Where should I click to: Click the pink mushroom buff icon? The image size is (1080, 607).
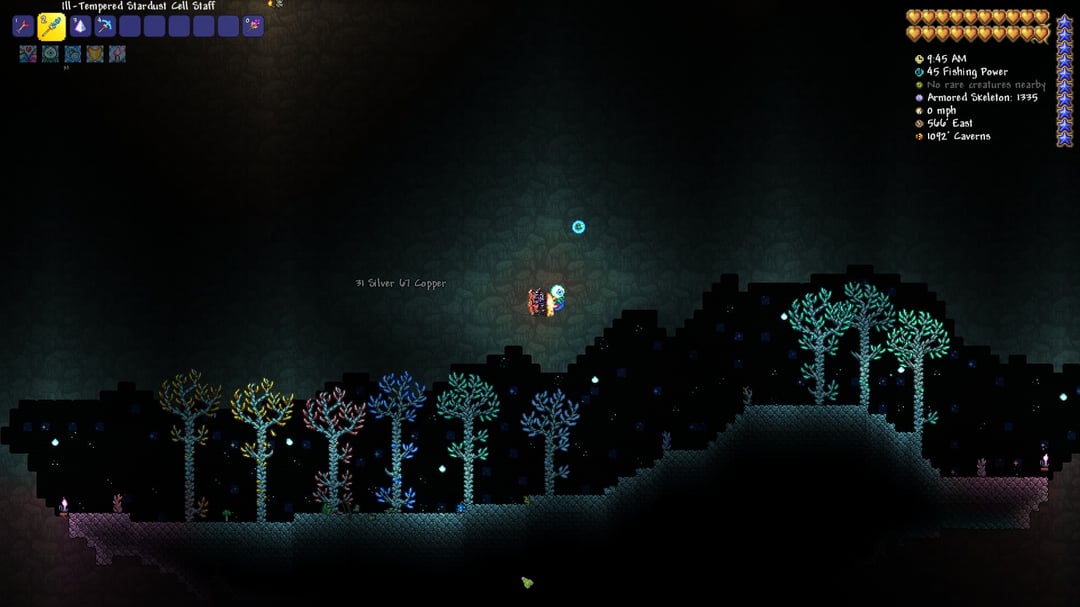pyautogui.click(x=117, y=54)
